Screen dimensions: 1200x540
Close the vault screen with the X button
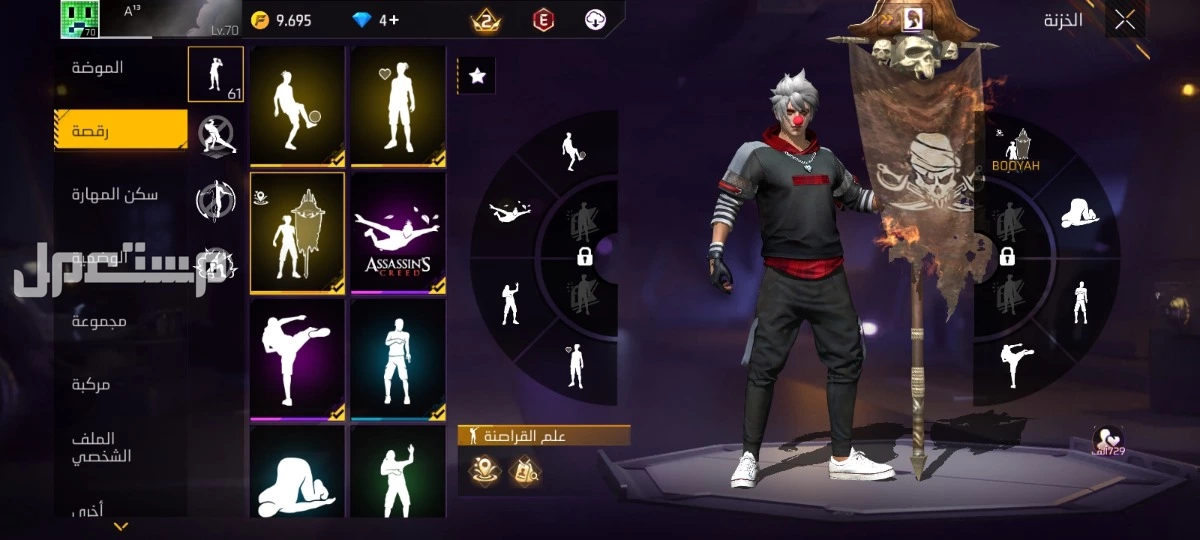(x=1125, y=20)
